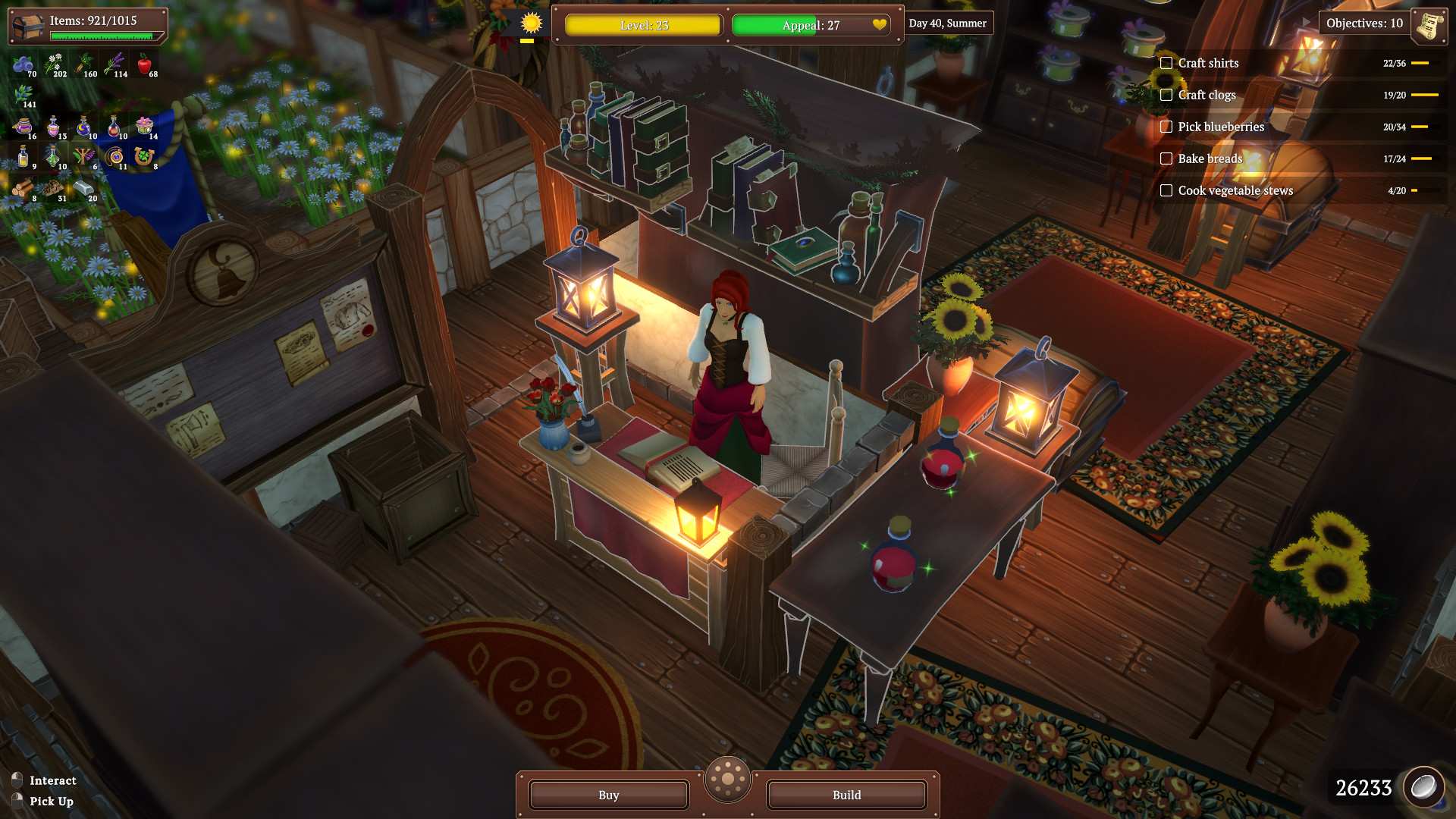
Task: Select the blueberries inventory item
Action: coord(24,62)
